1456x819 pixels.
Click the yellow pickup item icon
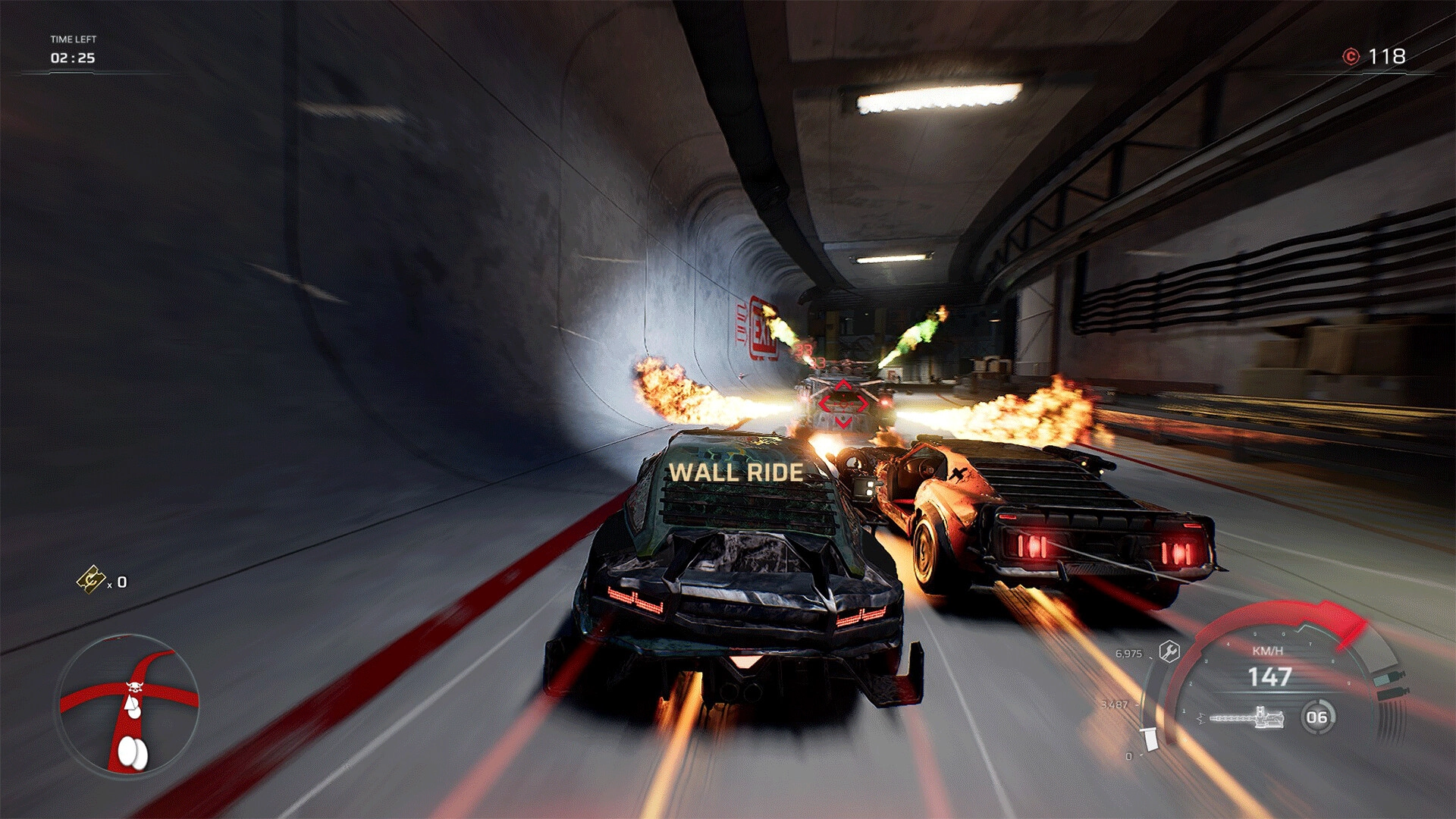pyautogui.click(x=91, y=580)
